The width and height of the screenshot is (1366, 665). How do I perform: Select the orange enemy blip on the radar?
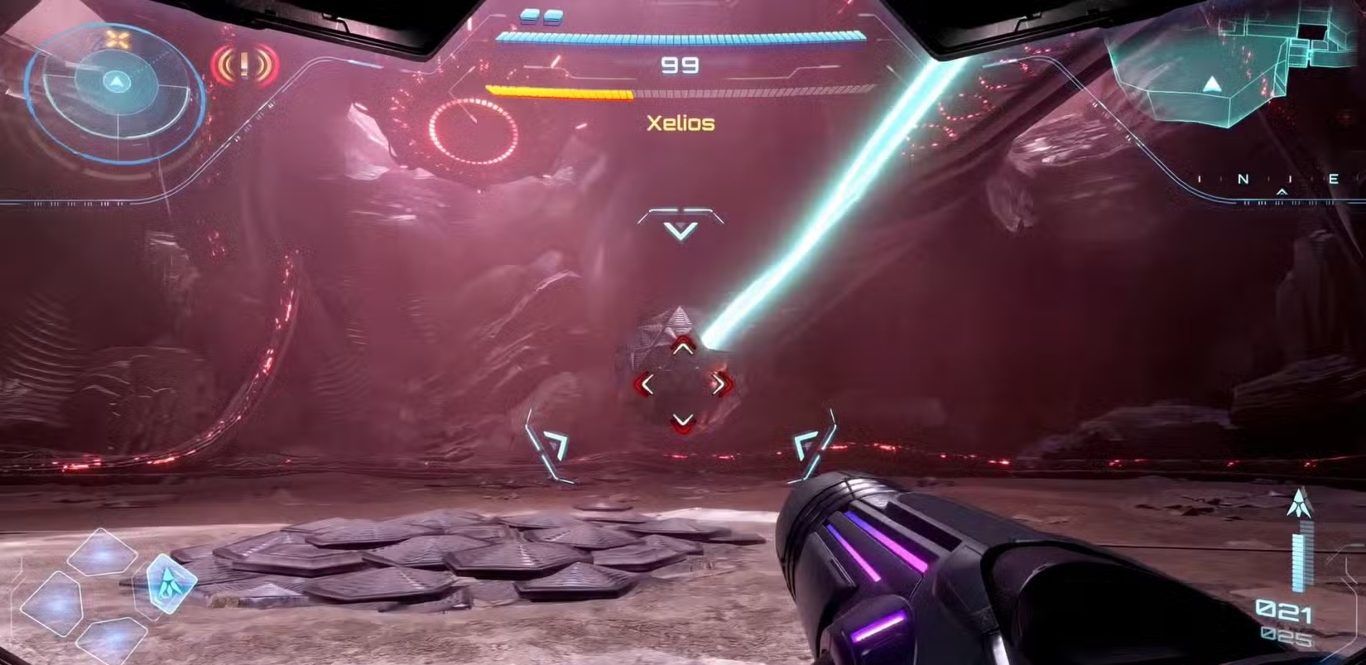click(118, 41)
